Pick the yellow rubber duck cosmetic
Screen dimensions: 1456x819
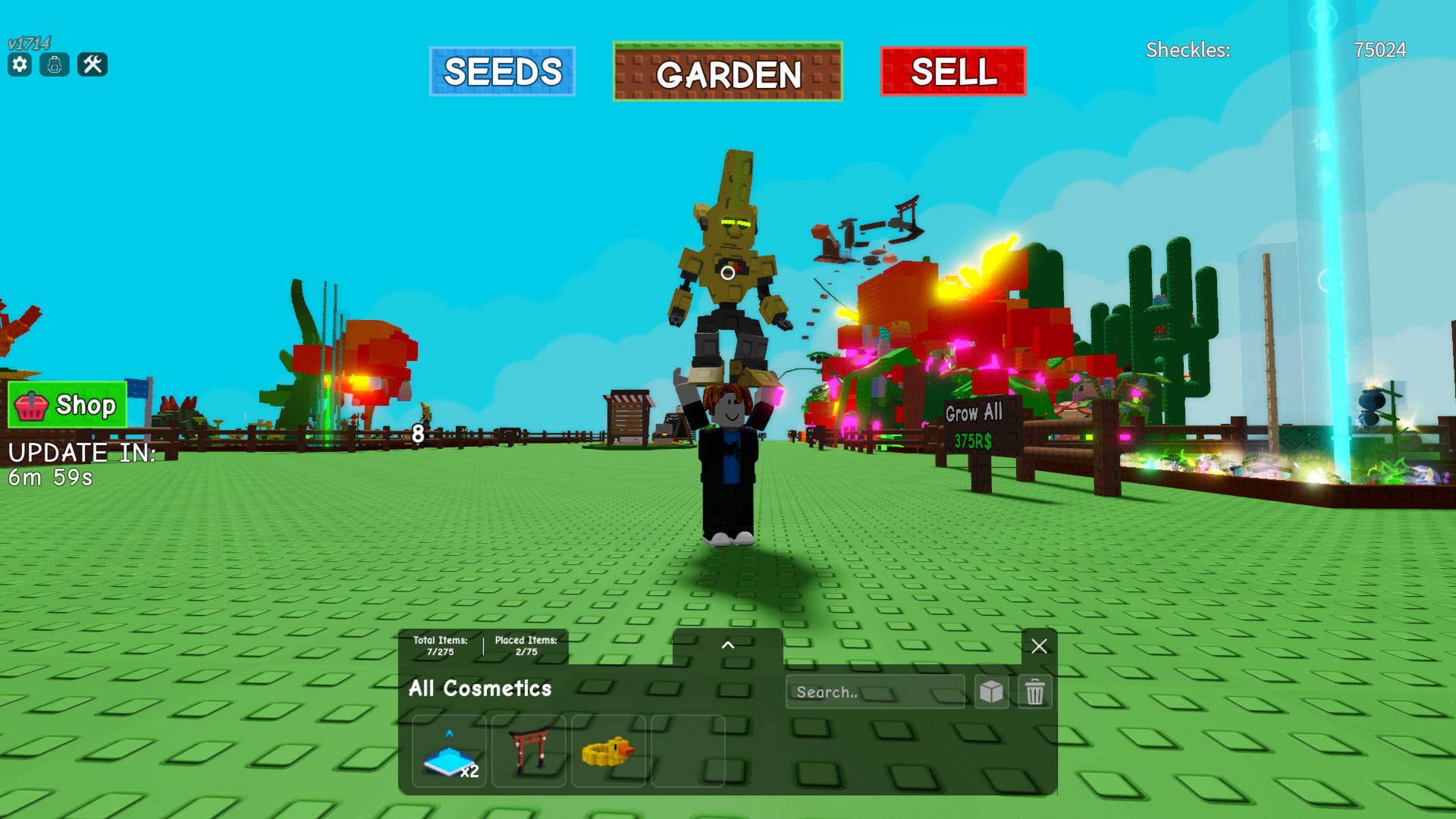tap(607, 752)
